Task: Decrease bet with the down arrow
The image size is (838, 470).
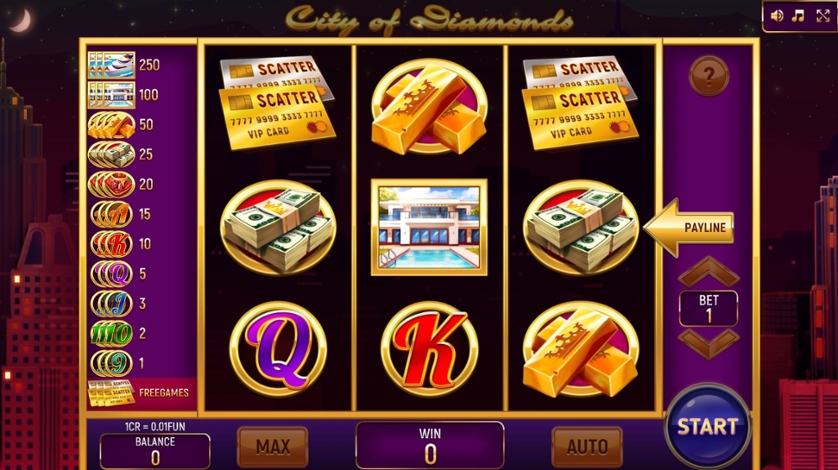Action: pyautogui.click(x=709, y=342)
